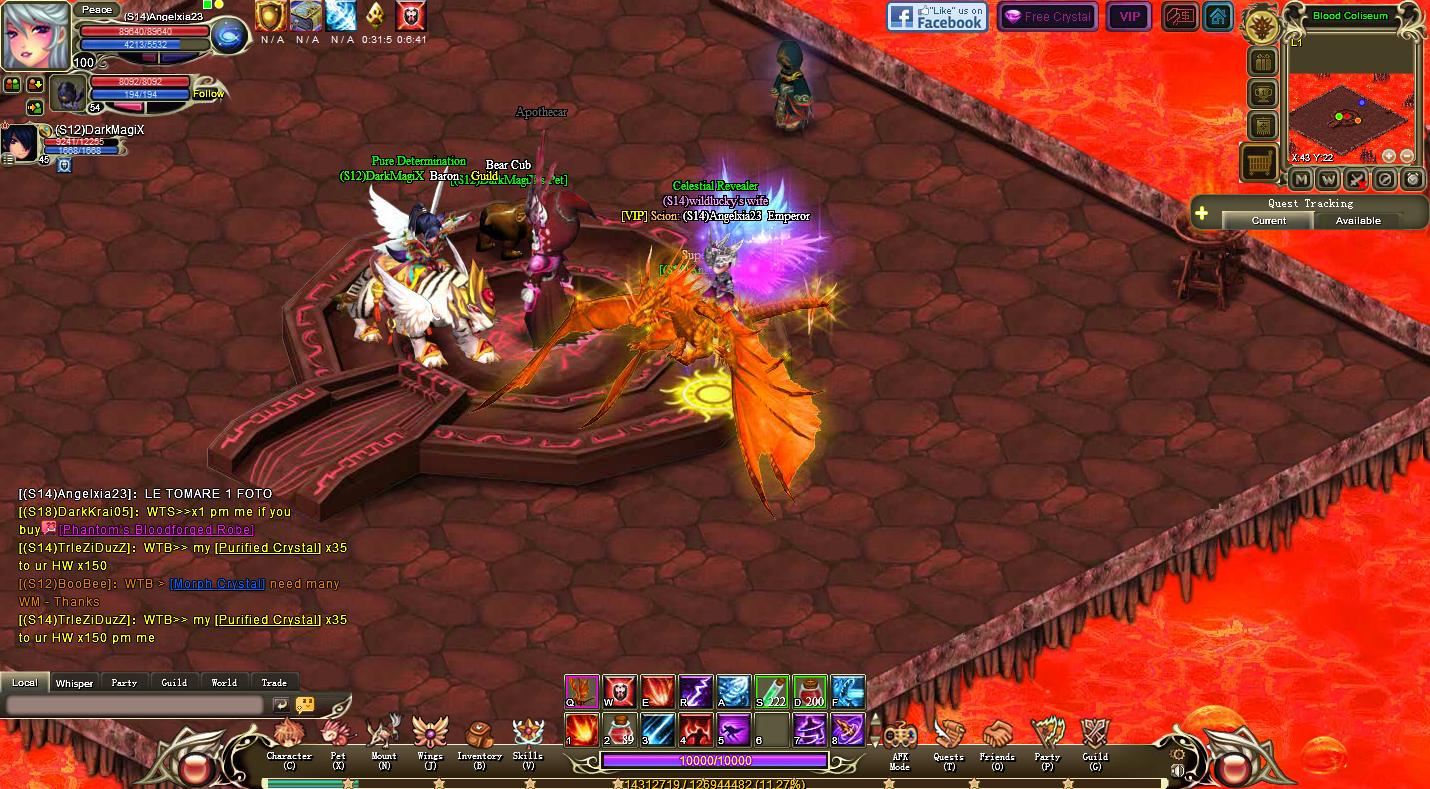Zoom in the minimap with plus button

pyautogui.click(x=1389, y=156)
